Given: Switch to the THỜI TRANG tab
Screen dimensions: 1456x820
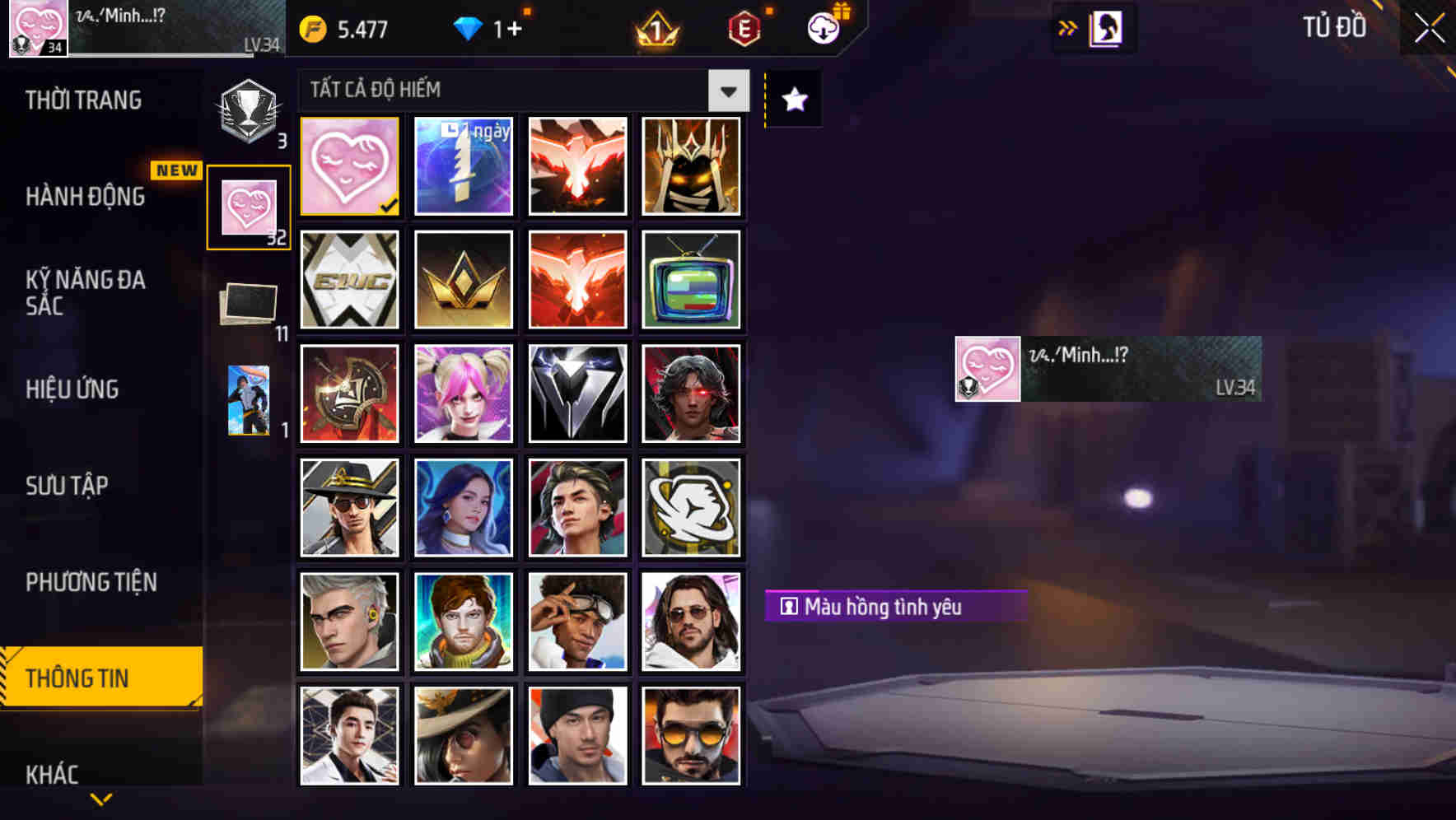Looking at the screenshot, I should click(x=85, y=100).
